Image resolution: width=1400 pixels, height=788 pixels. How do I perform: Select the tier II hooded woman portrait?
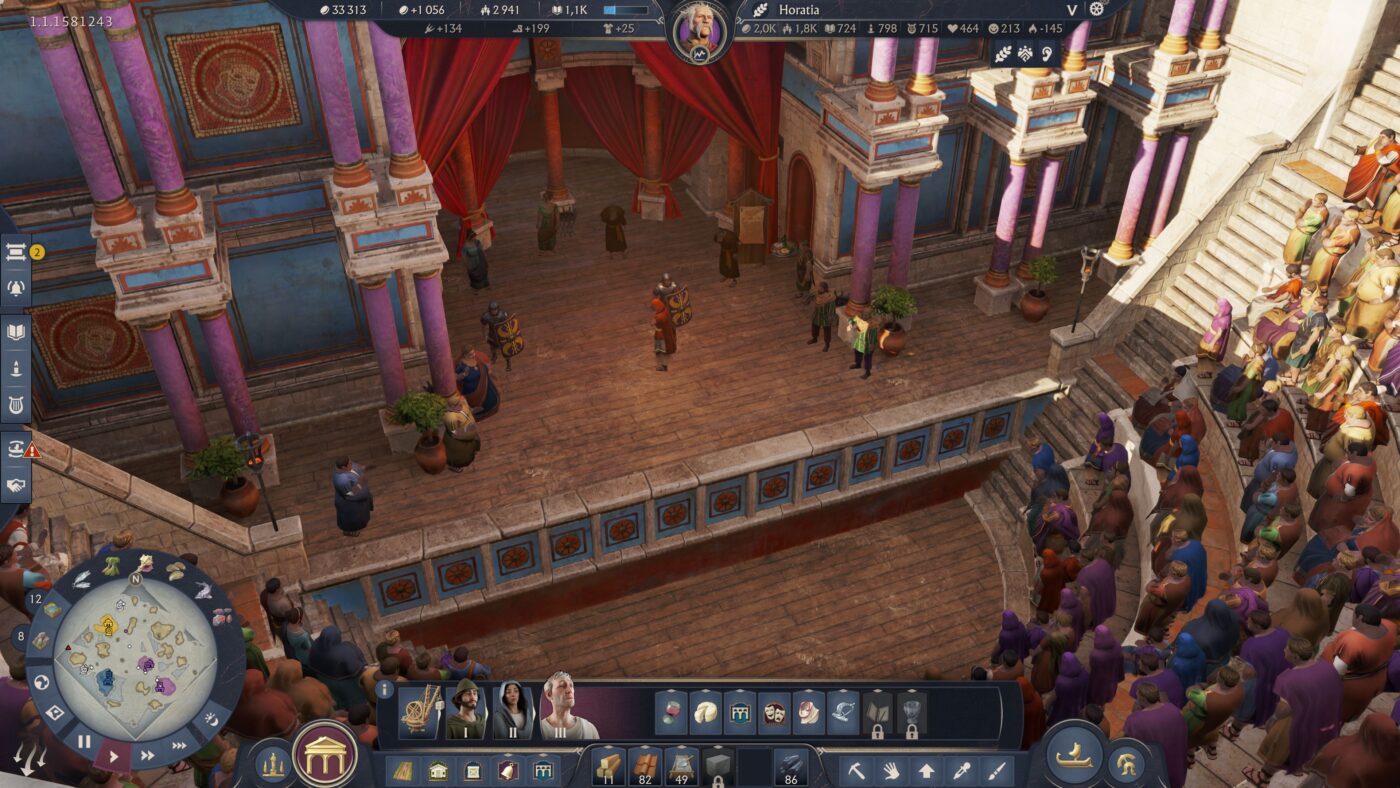513,711
